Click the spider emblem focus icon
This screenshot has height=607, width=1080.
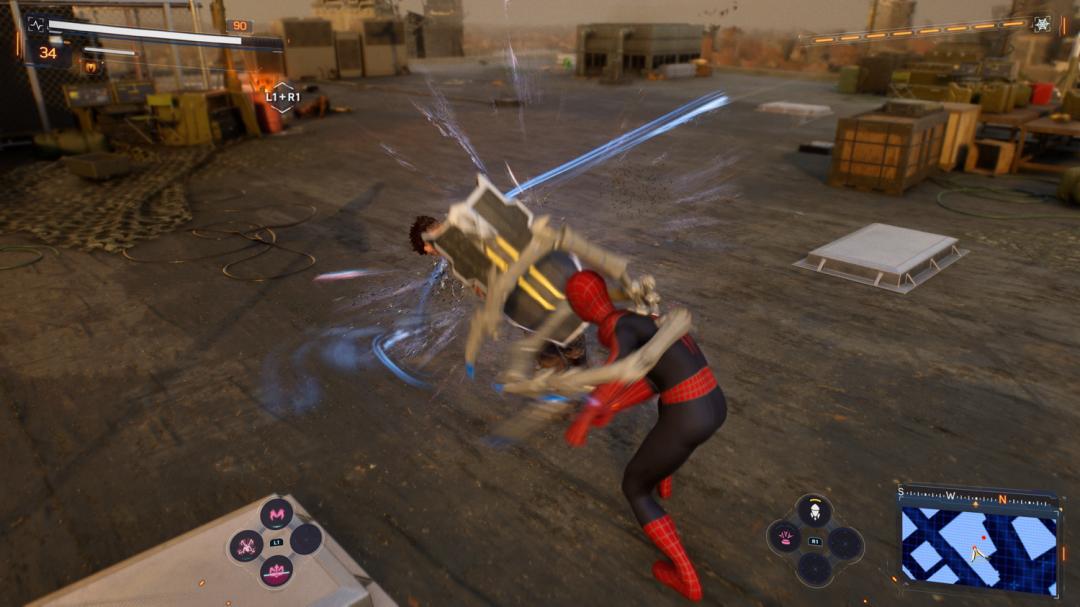[1042, 24]
